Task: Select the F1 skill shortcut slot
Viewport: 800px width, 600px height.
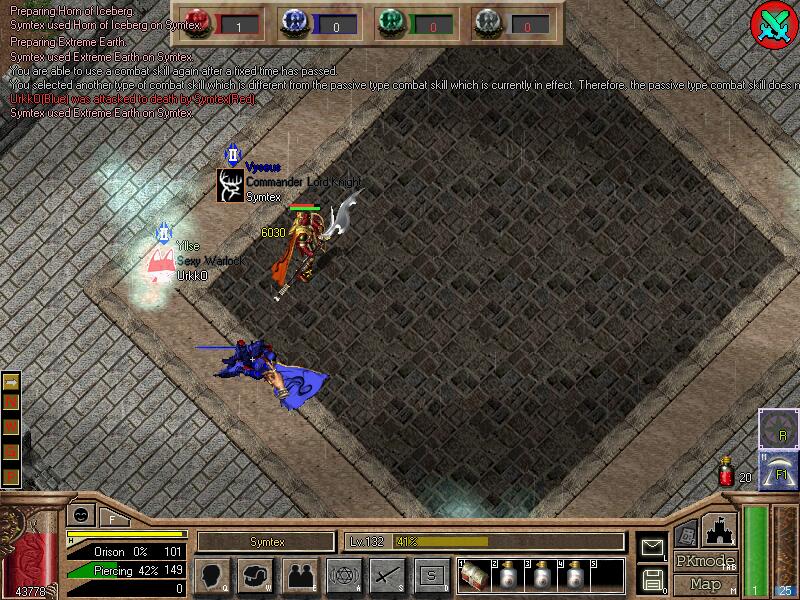Action: pyautogui.click(x=777, y=469)
